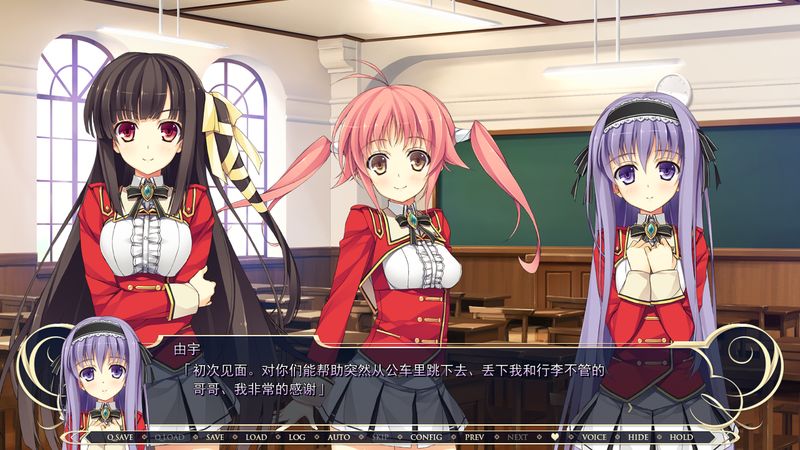Open the LOAD menu
This screenshot has height=450, width=800.
pyautogui.click(x=256, y=437)
